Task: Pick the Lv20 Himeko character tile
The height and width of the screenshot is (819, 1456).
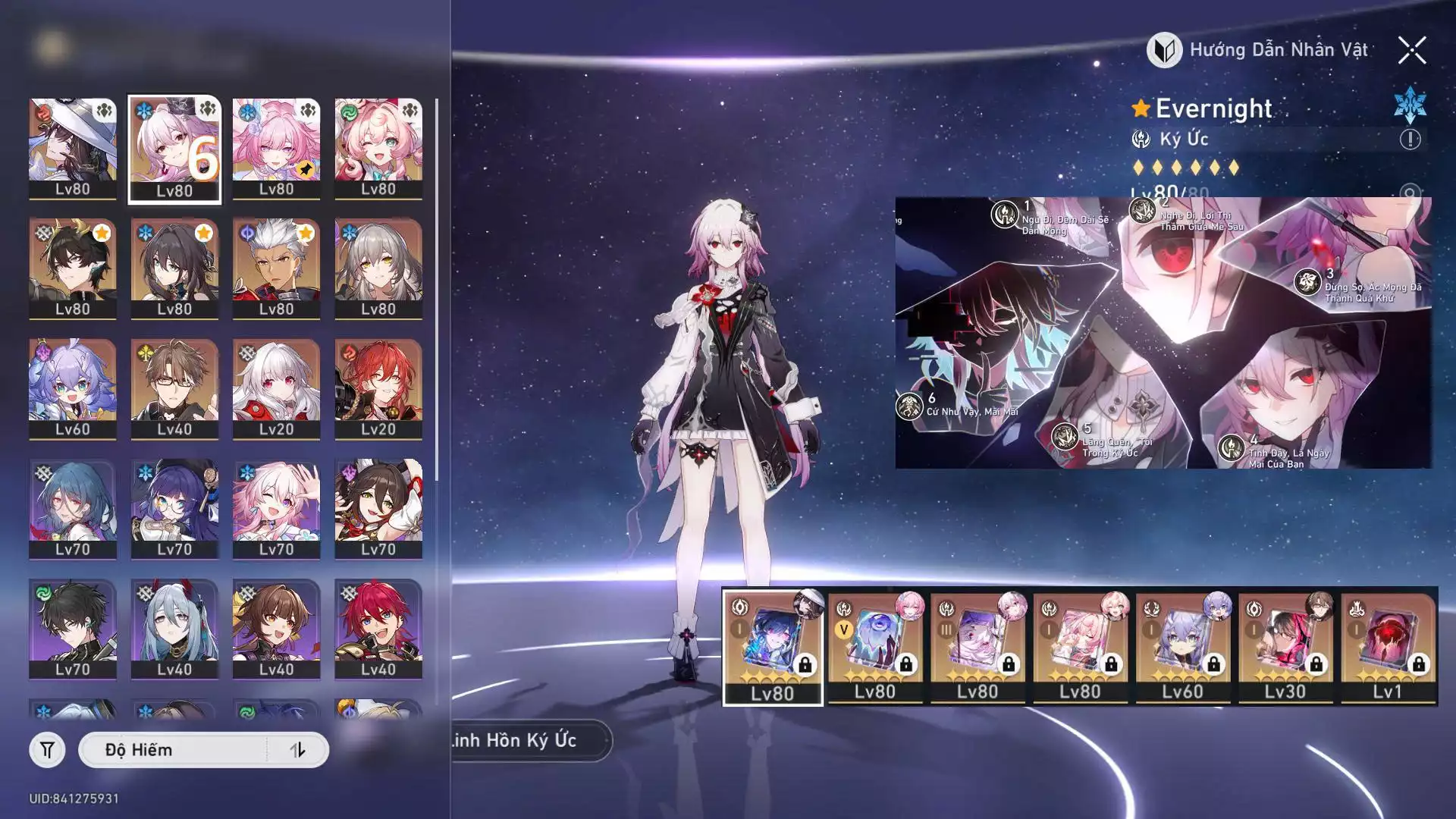Action: coord(378,388)
